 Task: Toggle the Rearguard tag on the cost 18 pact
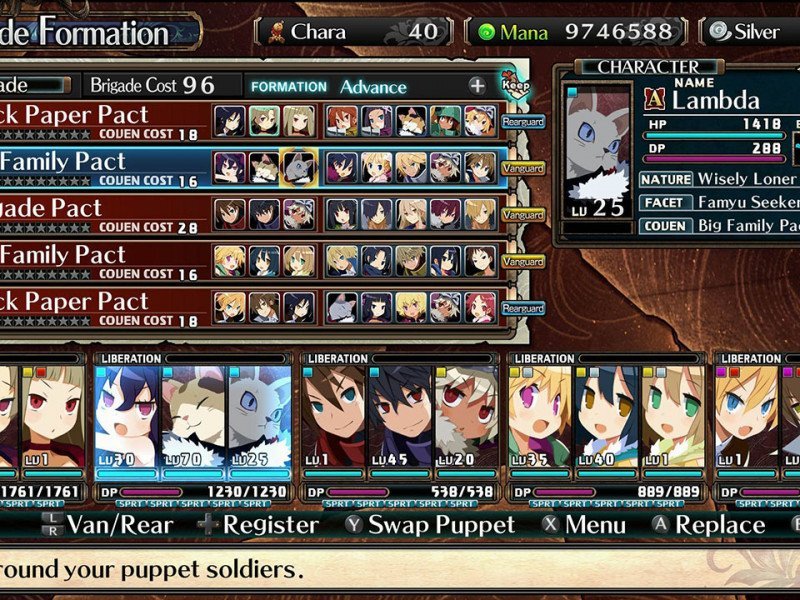[522, 121]
